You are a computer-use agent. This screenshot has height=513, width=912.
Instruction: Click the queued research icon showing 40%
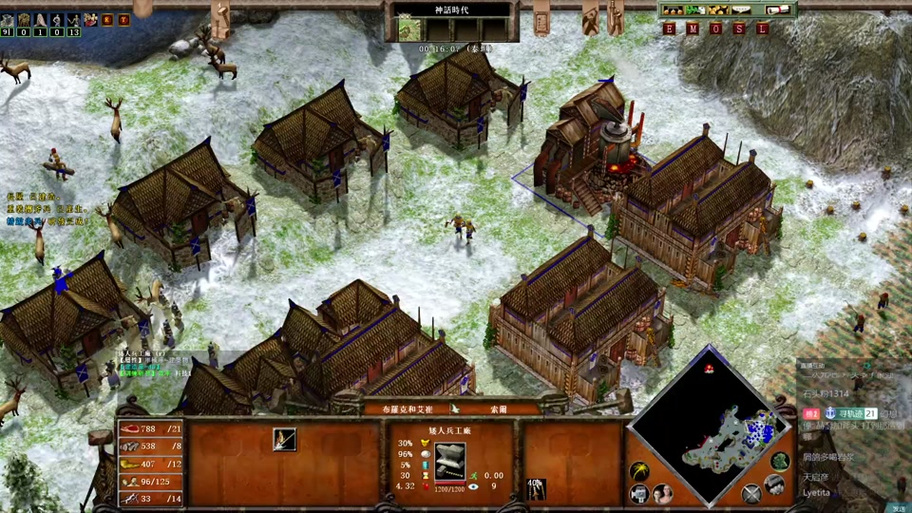[x=537, y=489]
